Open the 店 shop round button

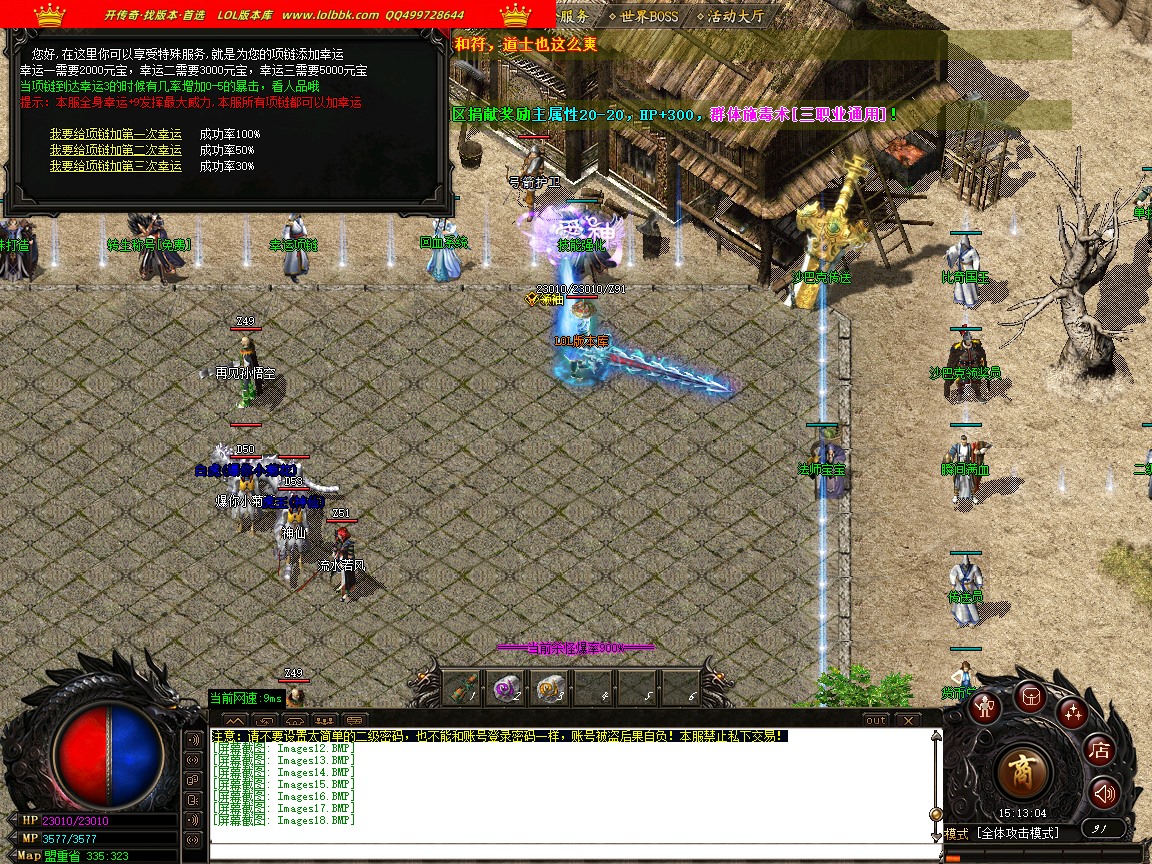coord(1100,750)
